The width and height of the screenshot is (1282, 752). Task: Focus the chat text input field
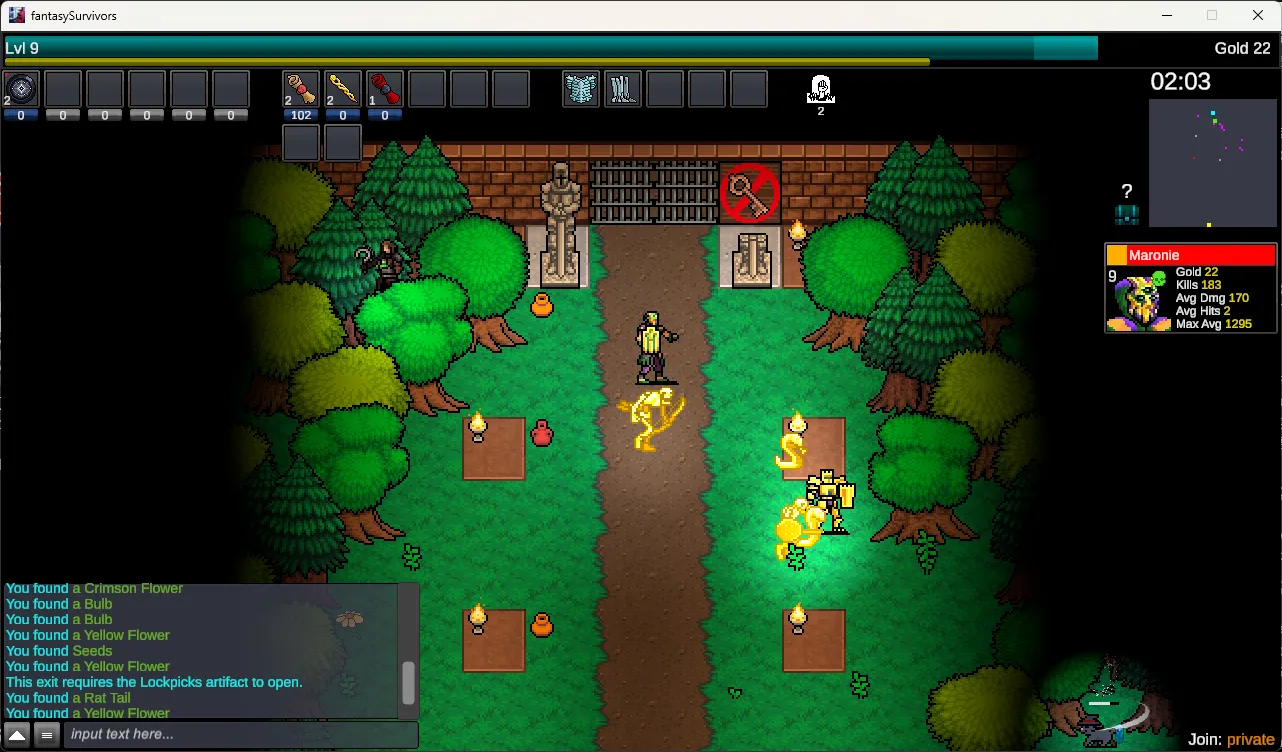tap(240, 735)
